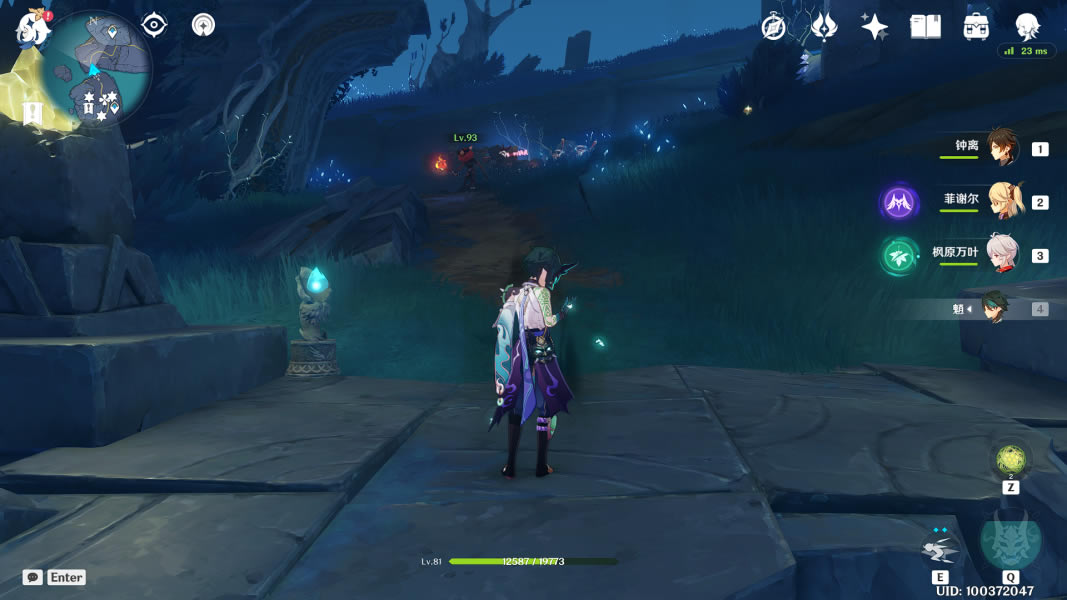The width and height of the screenshot is (1067, 600).
Task: Switch to party member 钟离
Action: click(x=1002, y=147)
